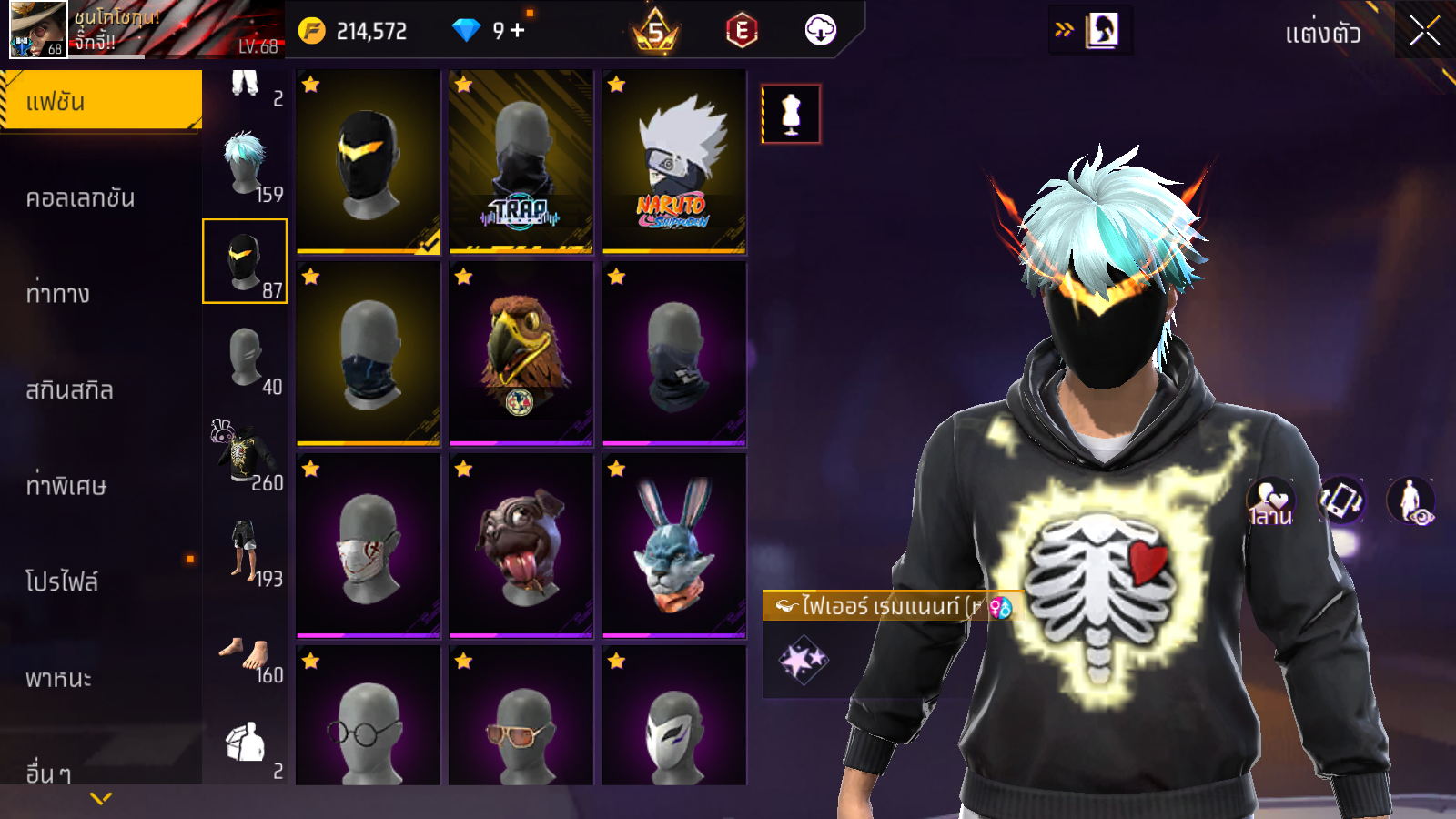Select the shorts category showing 193
Viewport: 1456px width, 819px height.
(246, 551)
